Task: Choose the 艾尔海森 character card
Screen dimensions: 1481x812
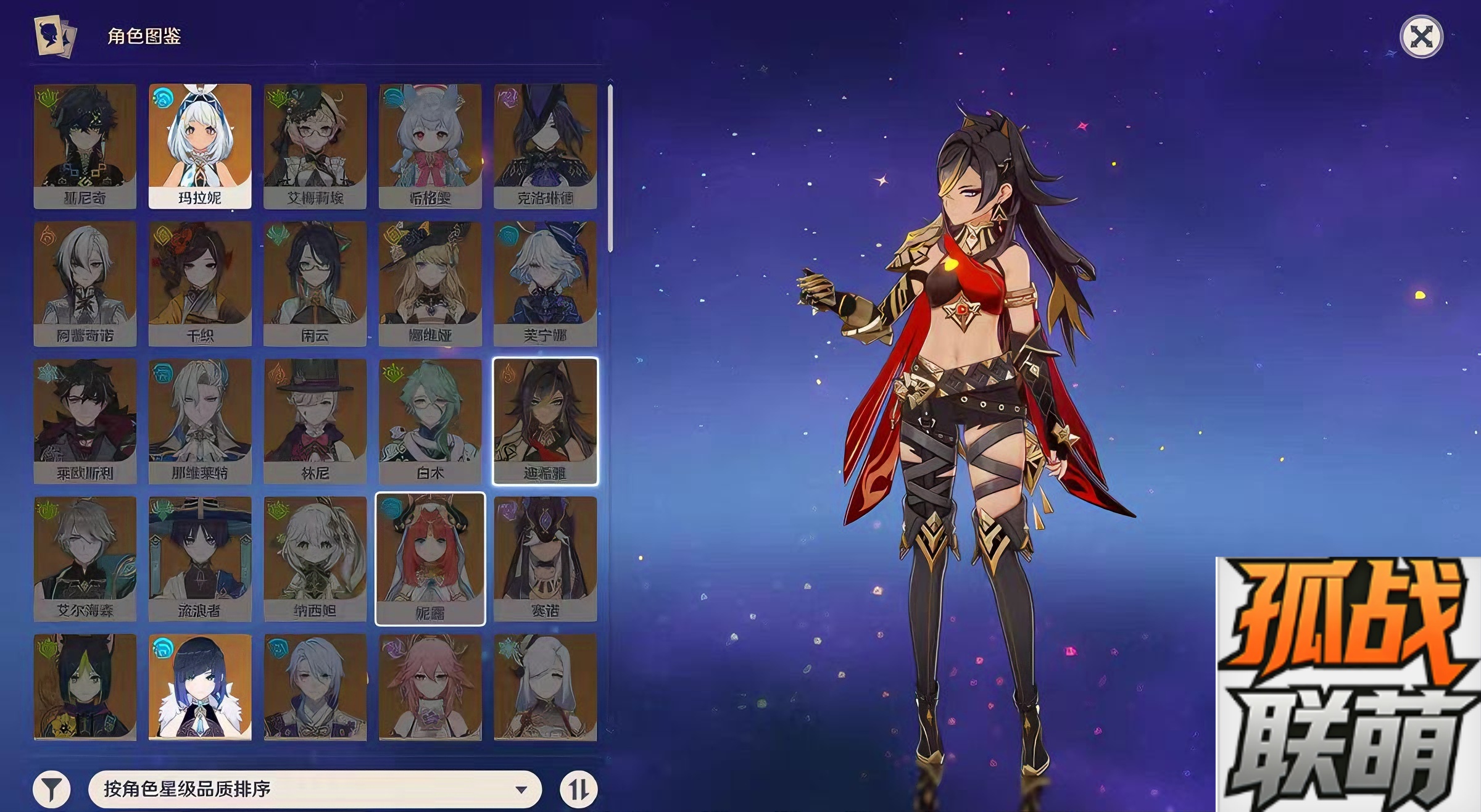Action: pos(85,559)
